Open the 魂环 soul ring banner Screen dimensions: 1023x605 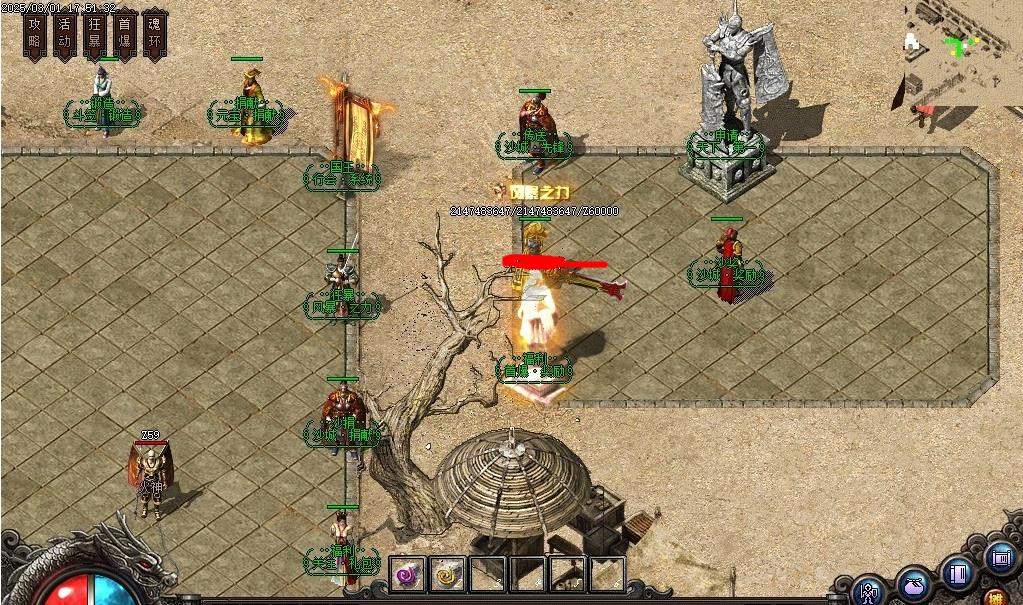pyautogui.click(x=155, y=33)
